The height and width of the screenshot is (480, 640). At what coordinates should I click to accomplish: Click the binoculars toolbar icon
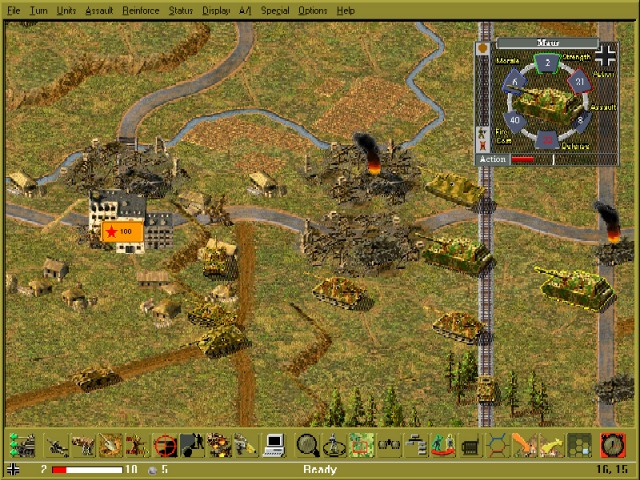pyautogui.click(x=389, y=445)
